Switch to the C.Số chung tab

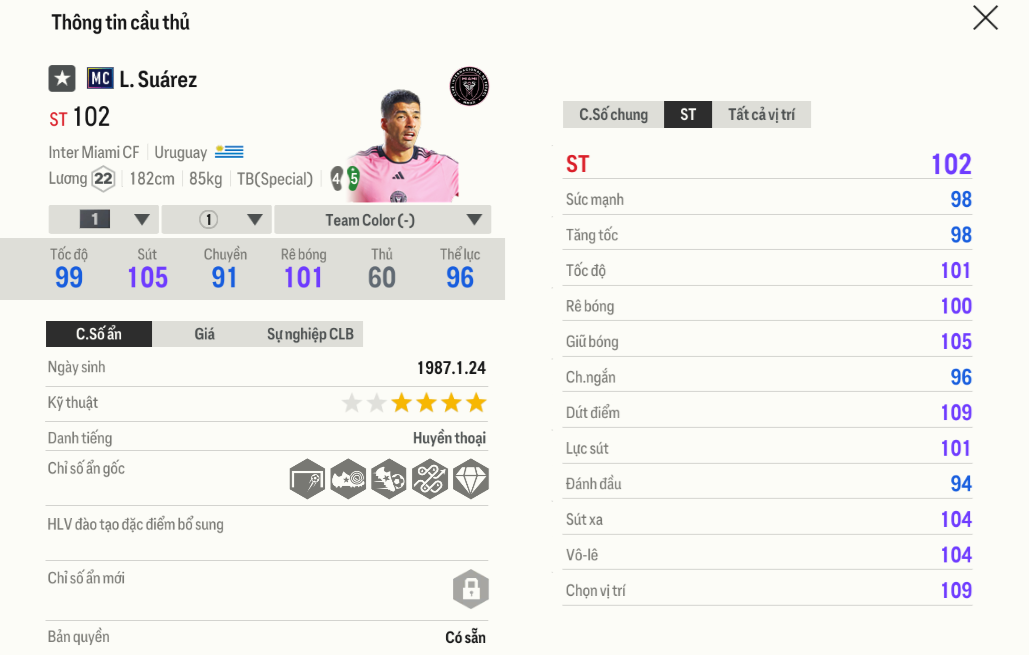[613, 115]
